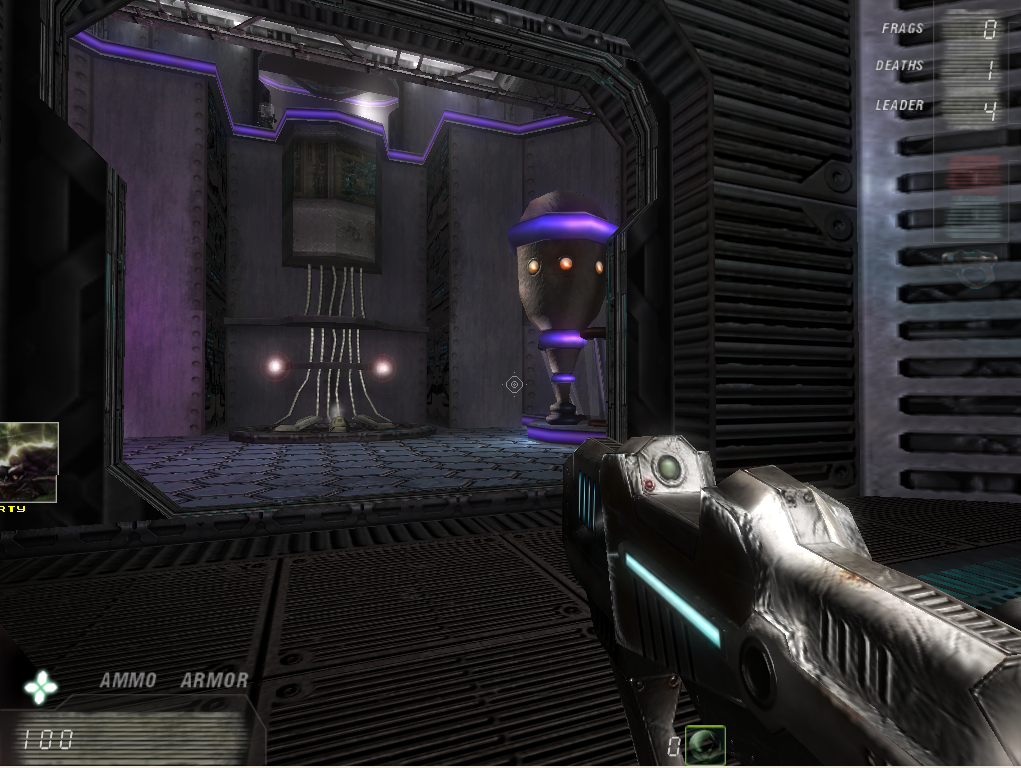Viewport: 1021px width, 768px height.
Task: Click the health cross icon
Action: point(40,686)
